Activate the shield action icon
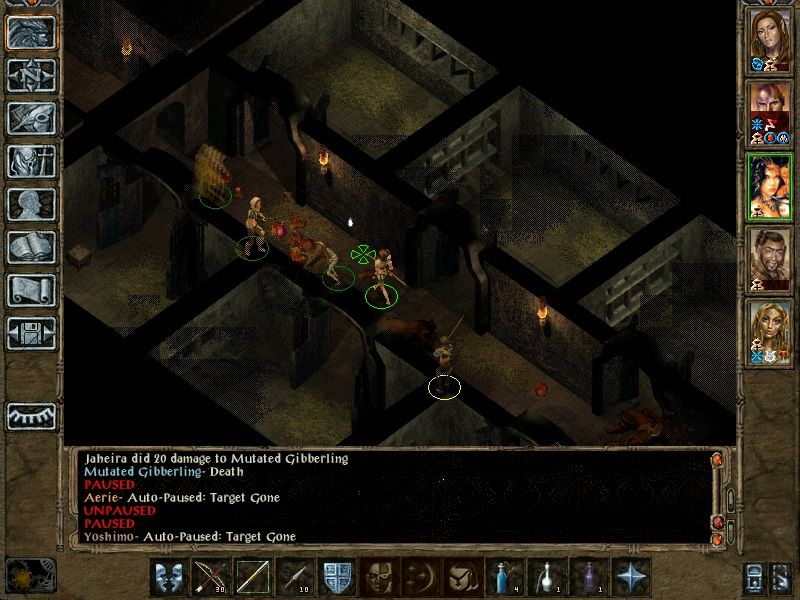 [x=337, y=578]
